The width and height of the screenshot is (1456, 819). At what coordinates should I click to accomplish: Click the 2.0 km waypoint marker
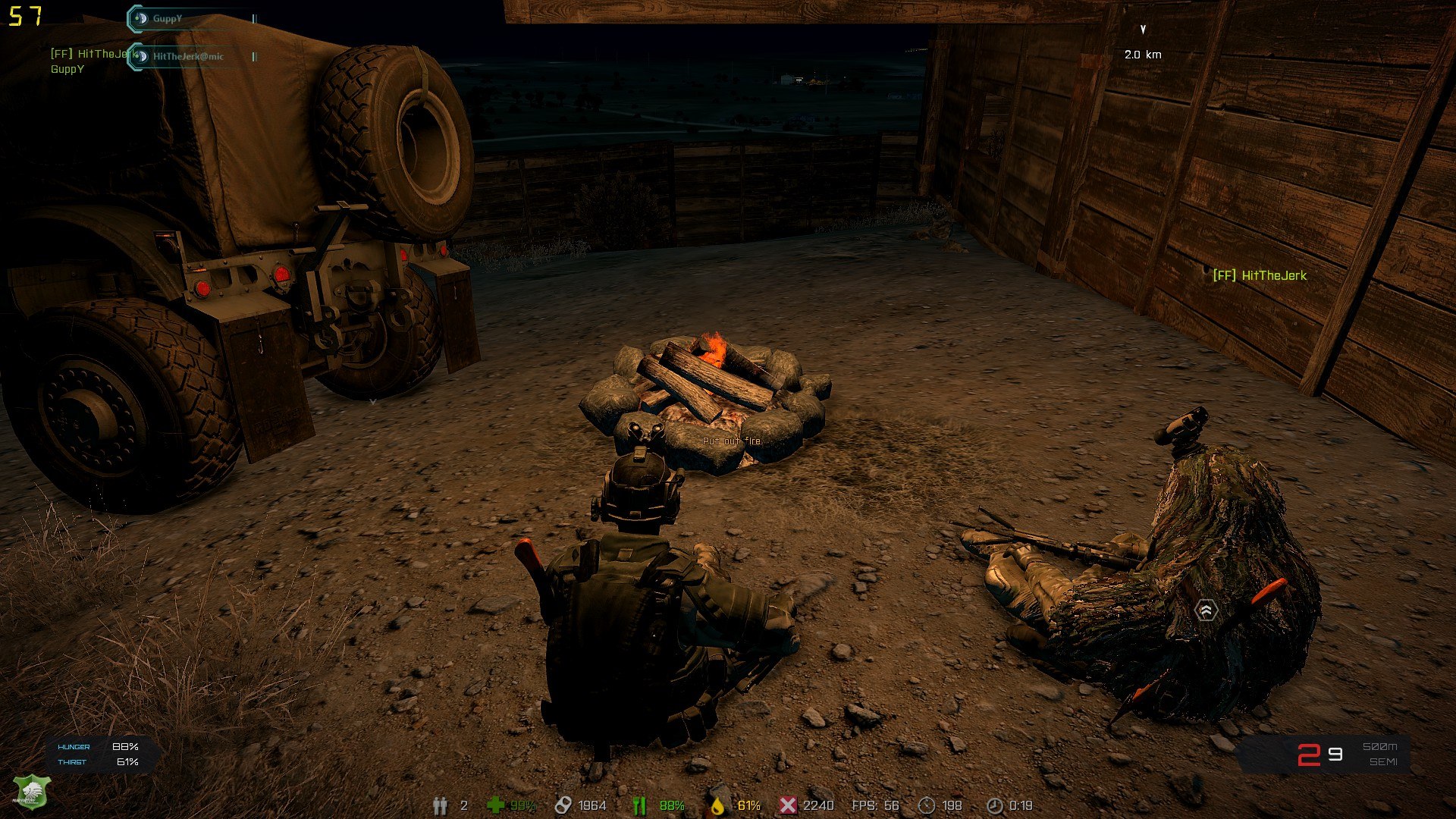coord(1143,30)
